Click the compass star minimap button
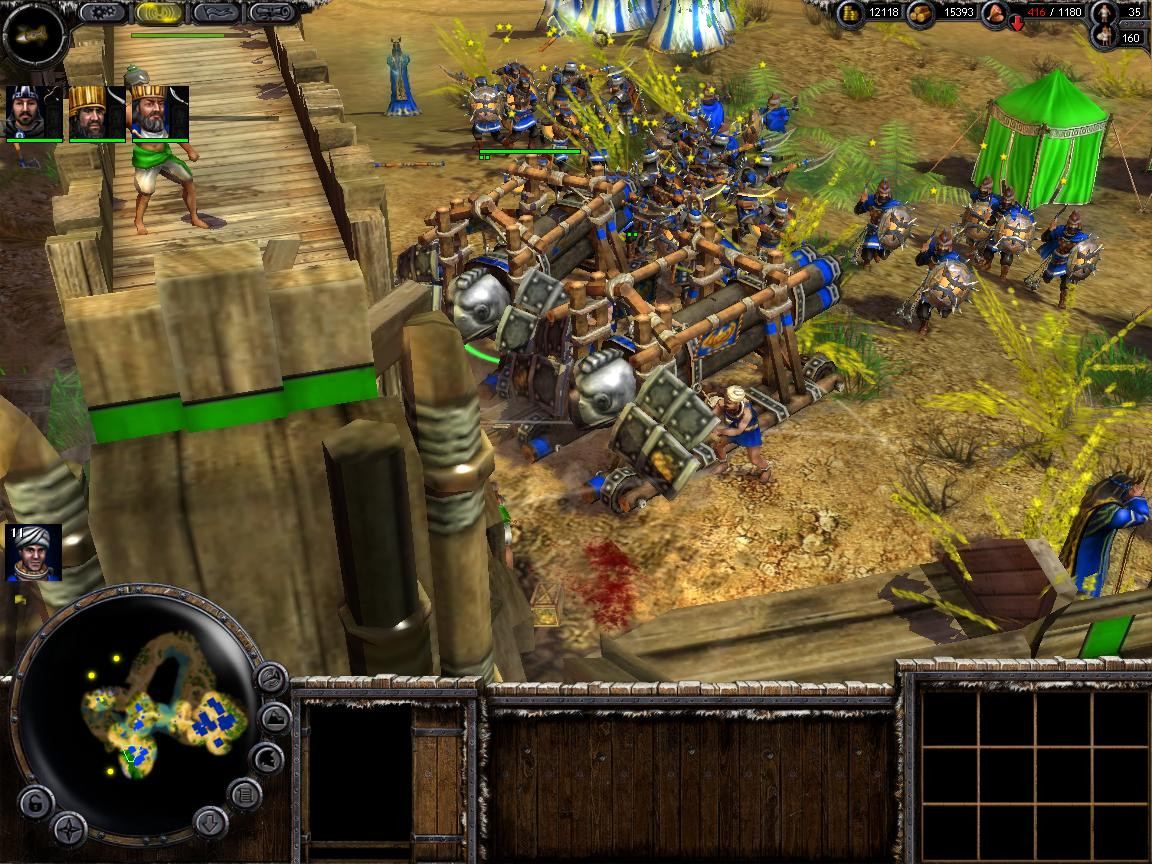Image resolution: width=1152 pixels, height=864 pixels. coord(69,829)
